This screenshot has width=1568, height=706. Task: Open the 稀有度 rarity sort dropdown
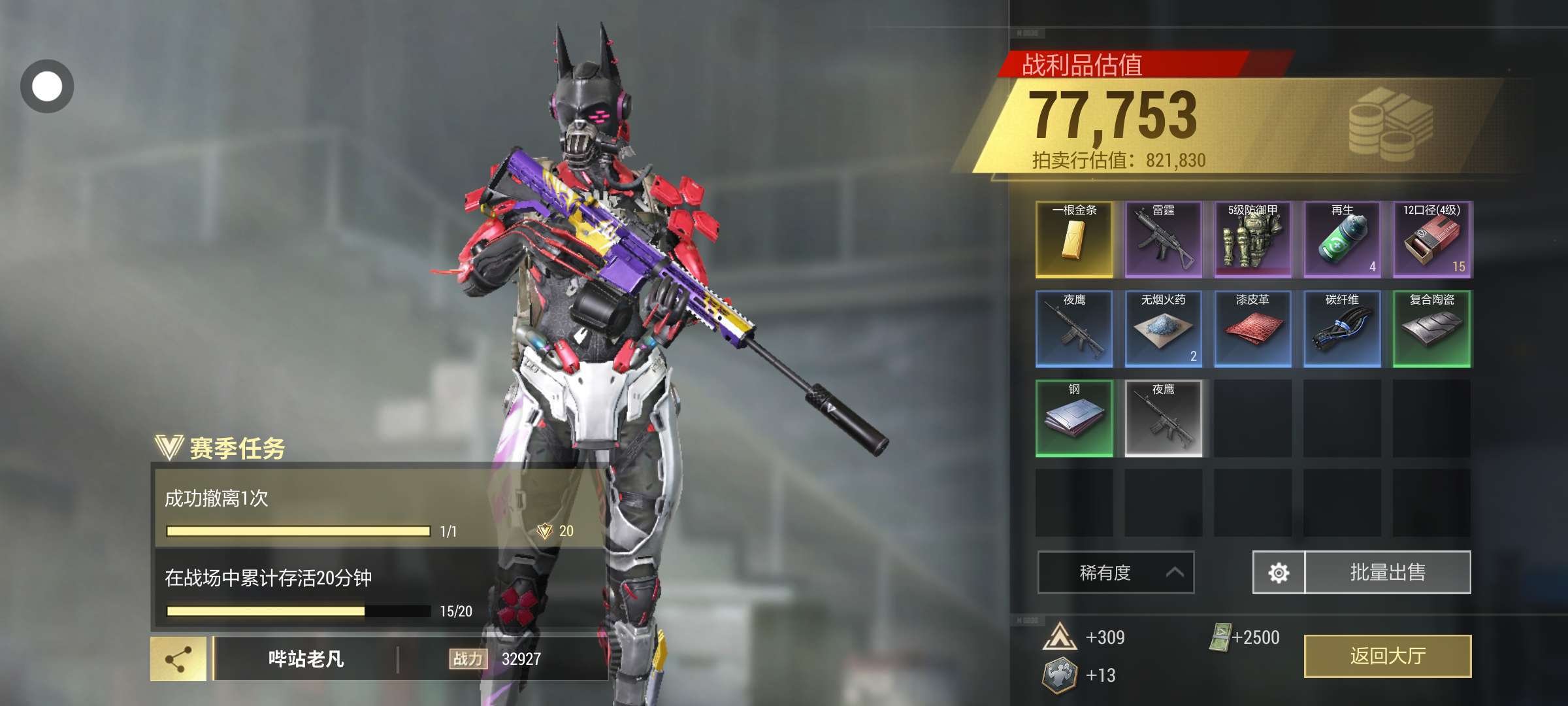point(1116,573)
